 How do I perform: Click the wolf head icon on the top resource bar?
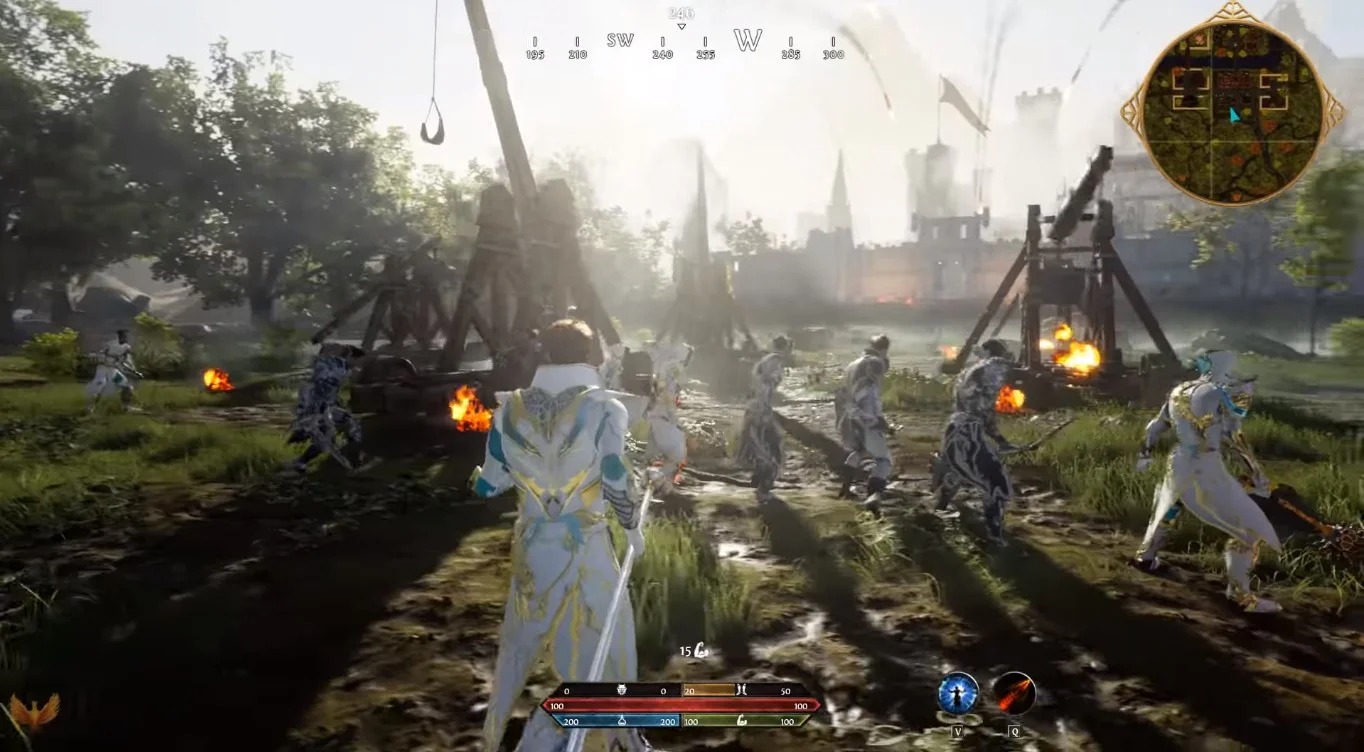[620, 689]
